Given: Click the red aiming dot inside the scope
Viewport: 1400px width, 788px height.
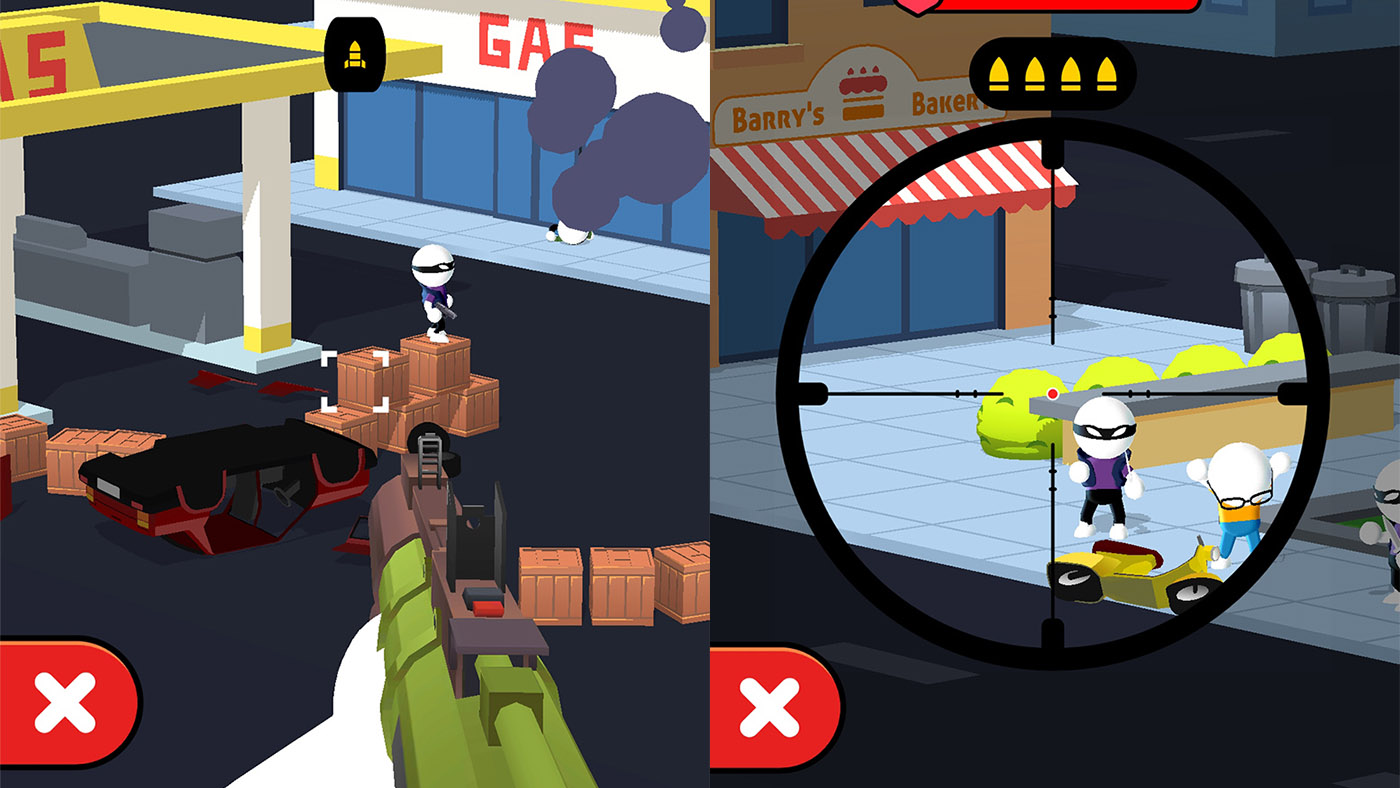Looking at the screenshot, I should click(1053, 394).
